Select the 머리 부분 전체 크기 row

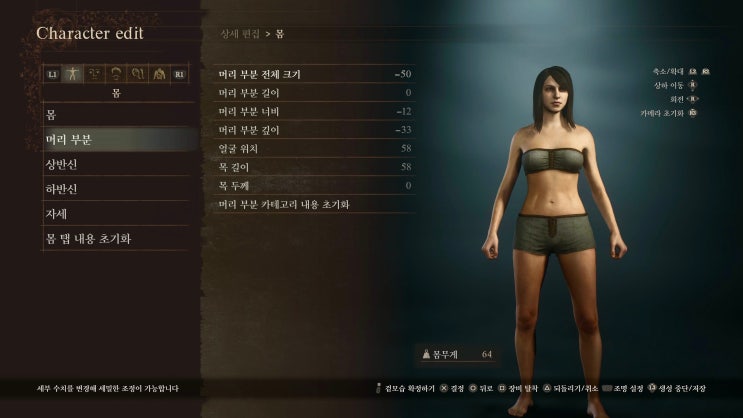click(316, 74)
